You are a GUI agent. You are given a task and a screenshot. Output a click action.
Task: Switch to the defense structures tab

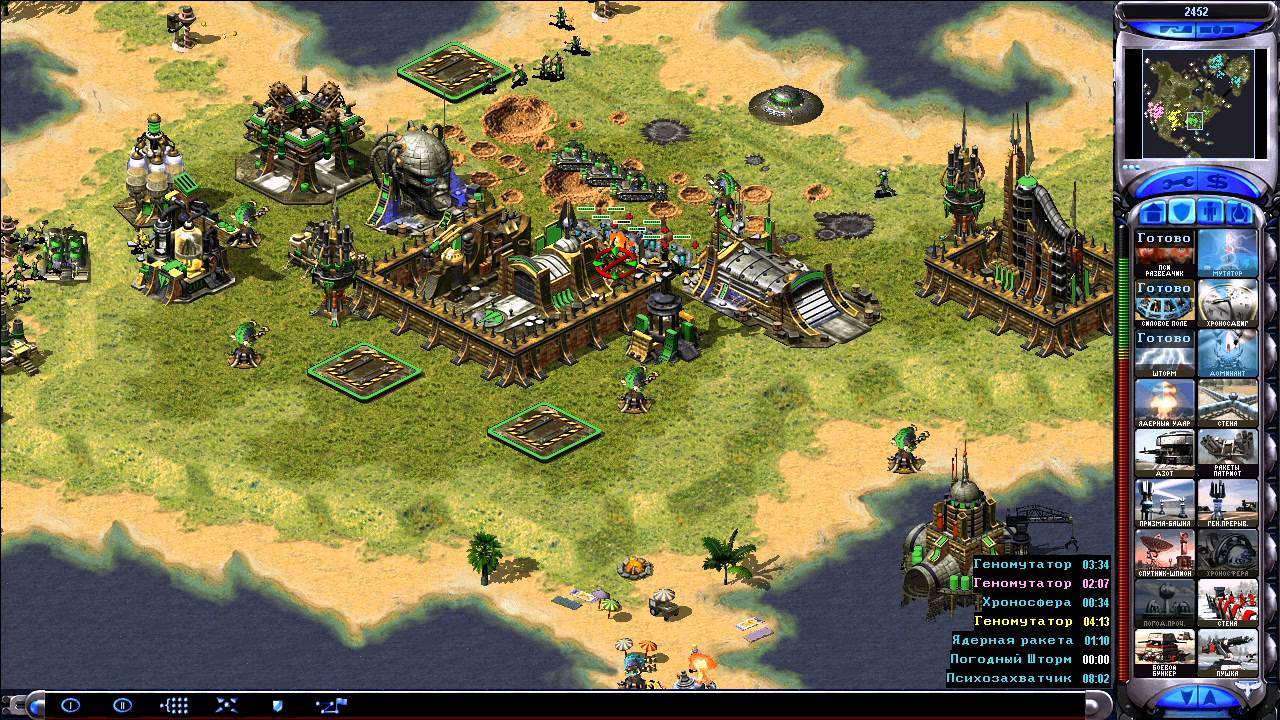click(x=1182, y=211)
